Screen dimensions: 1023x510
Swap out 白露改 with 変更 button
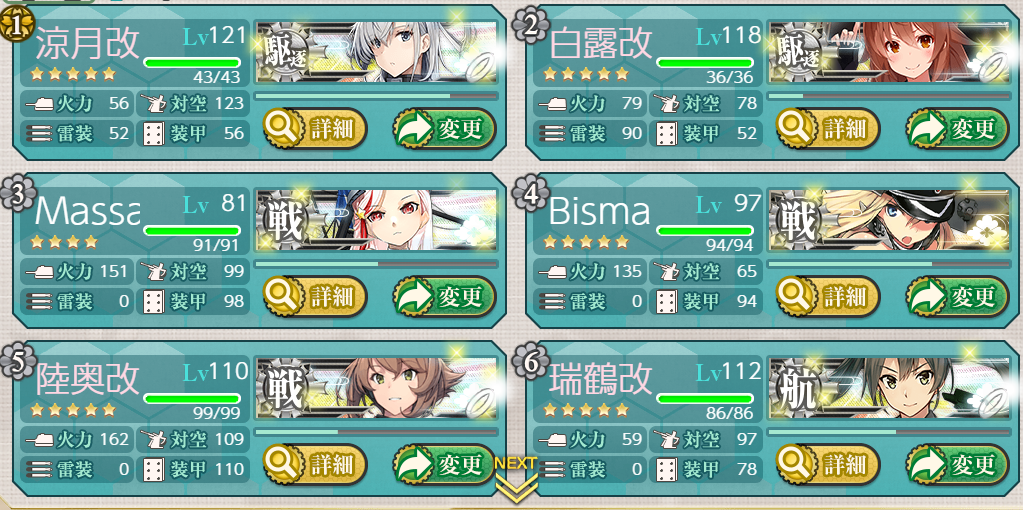tap(957, 128)
